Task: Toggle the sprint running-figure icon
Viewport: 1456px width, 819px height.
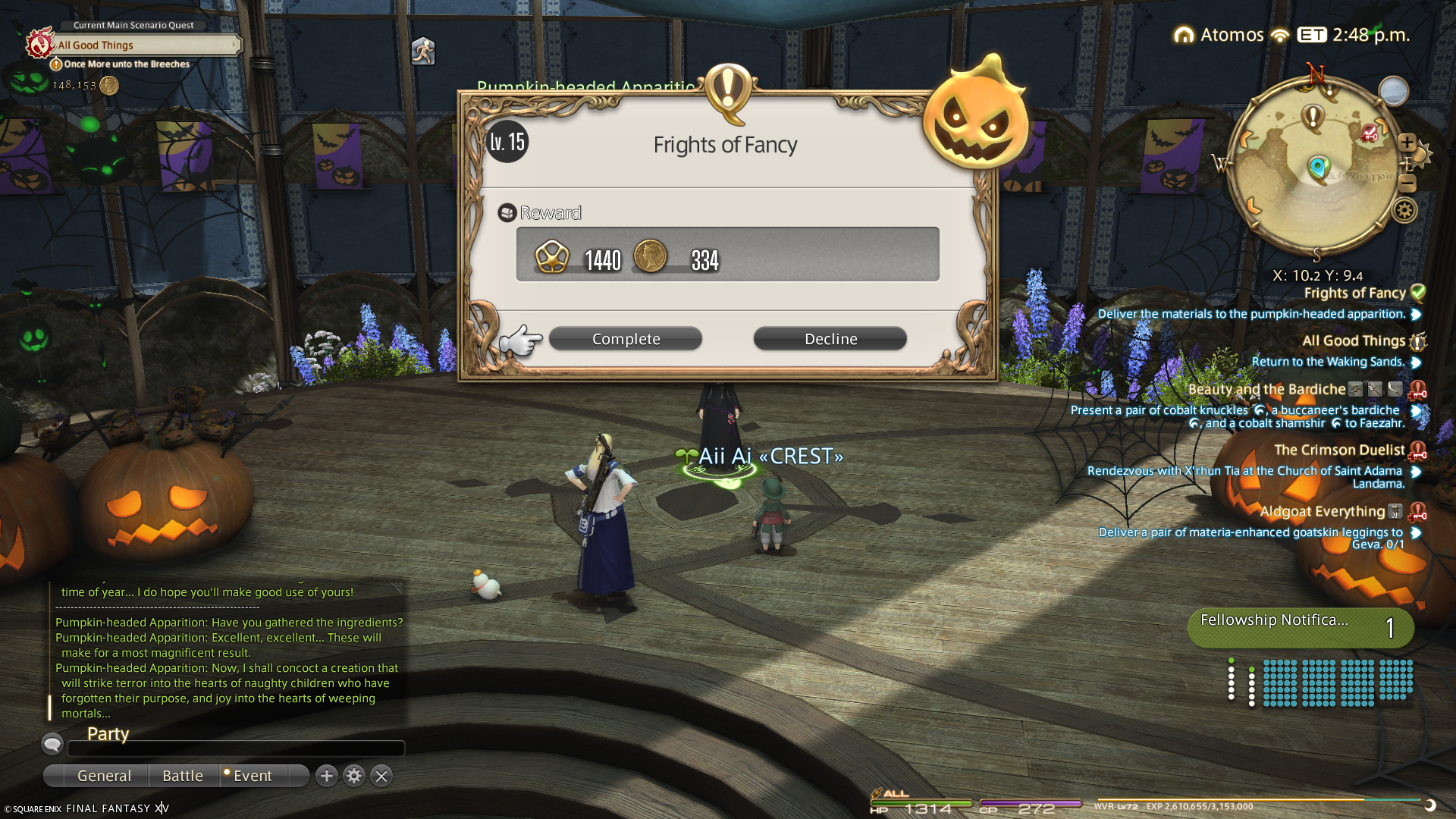Action: (422, 52)
